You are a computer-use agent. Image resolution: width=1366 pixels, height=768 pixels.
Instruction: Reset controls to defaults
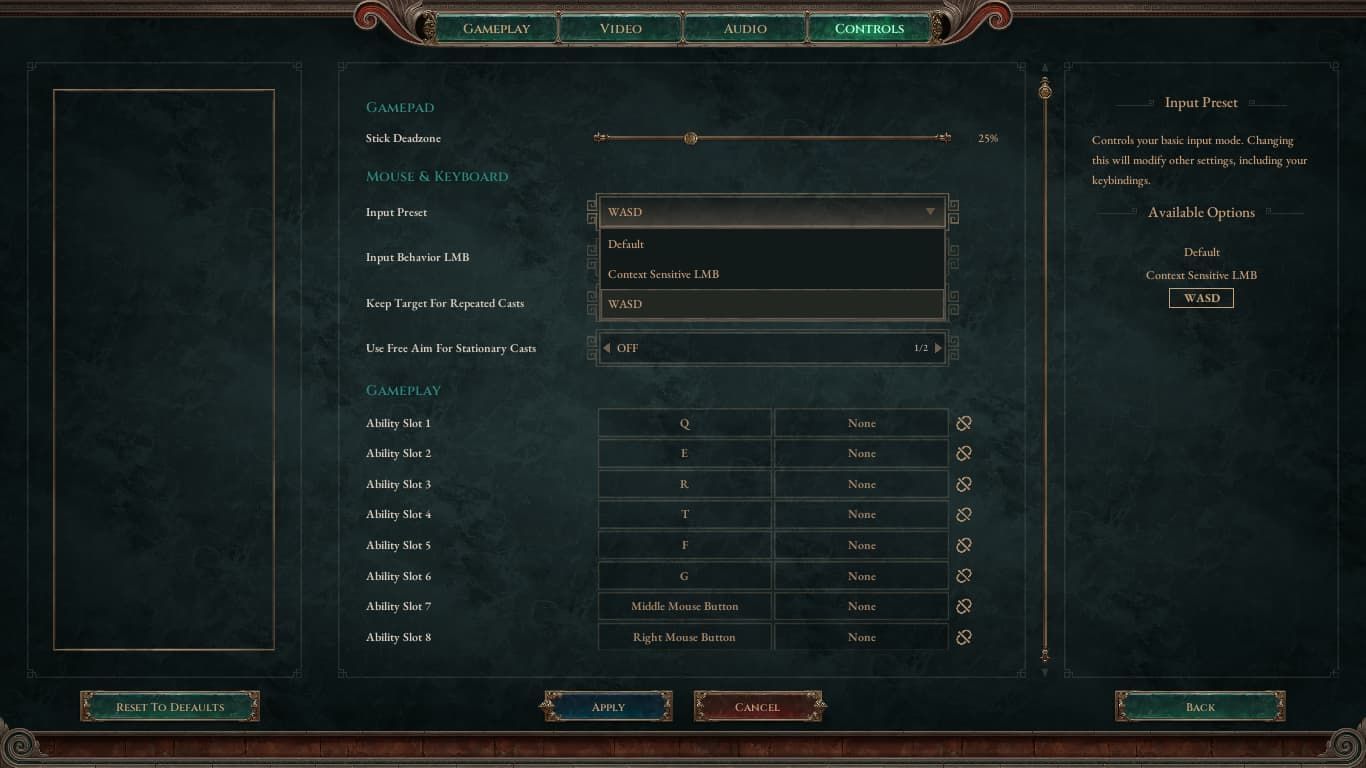point(169,706)
